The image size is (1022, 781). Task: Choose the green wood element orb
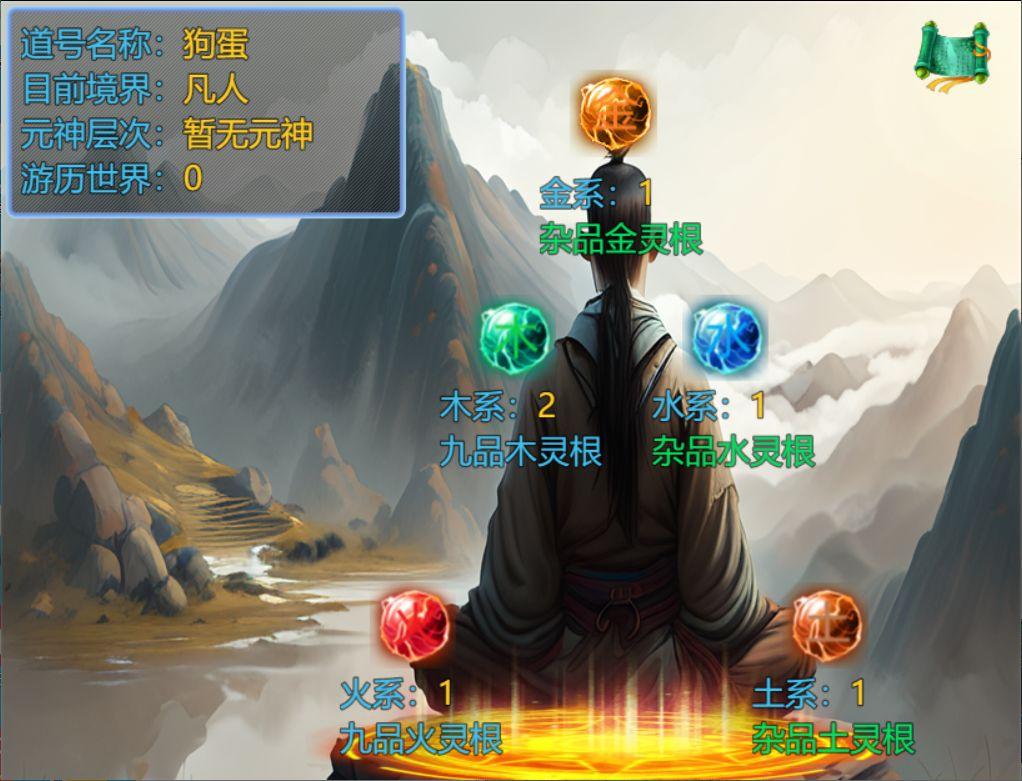(x=515, y=335)
